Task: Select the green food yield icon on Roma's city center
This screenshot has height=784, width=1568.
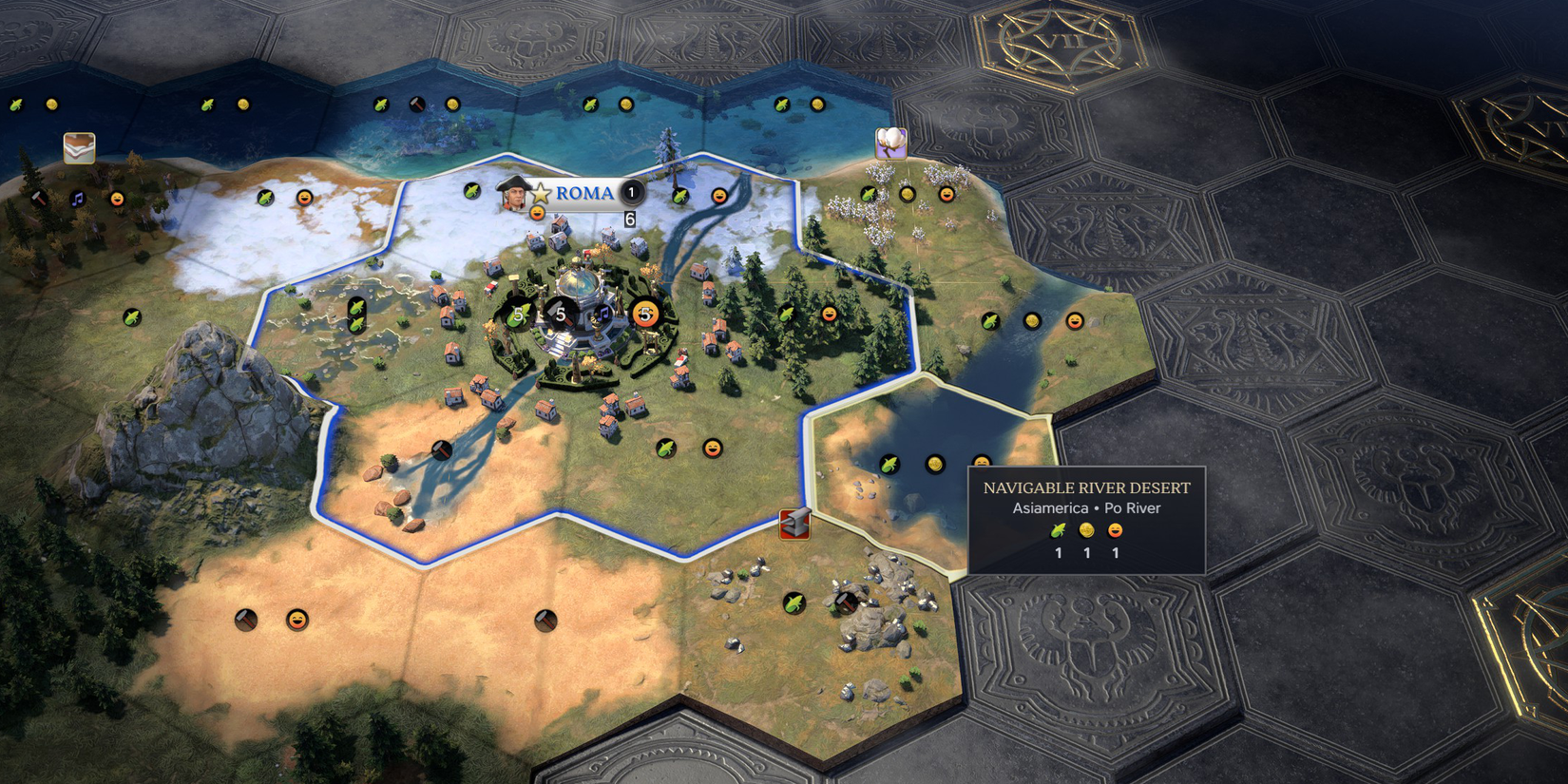Action: point(518,315)
